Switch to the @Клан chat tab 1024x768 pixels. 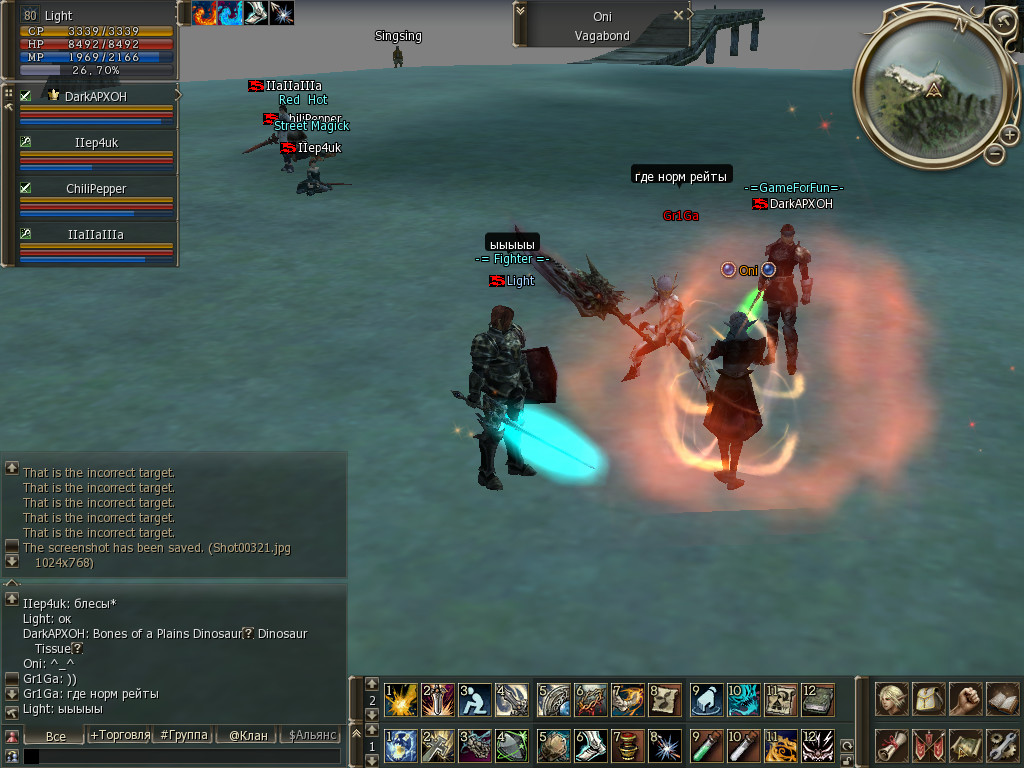(x=248, y=736)
